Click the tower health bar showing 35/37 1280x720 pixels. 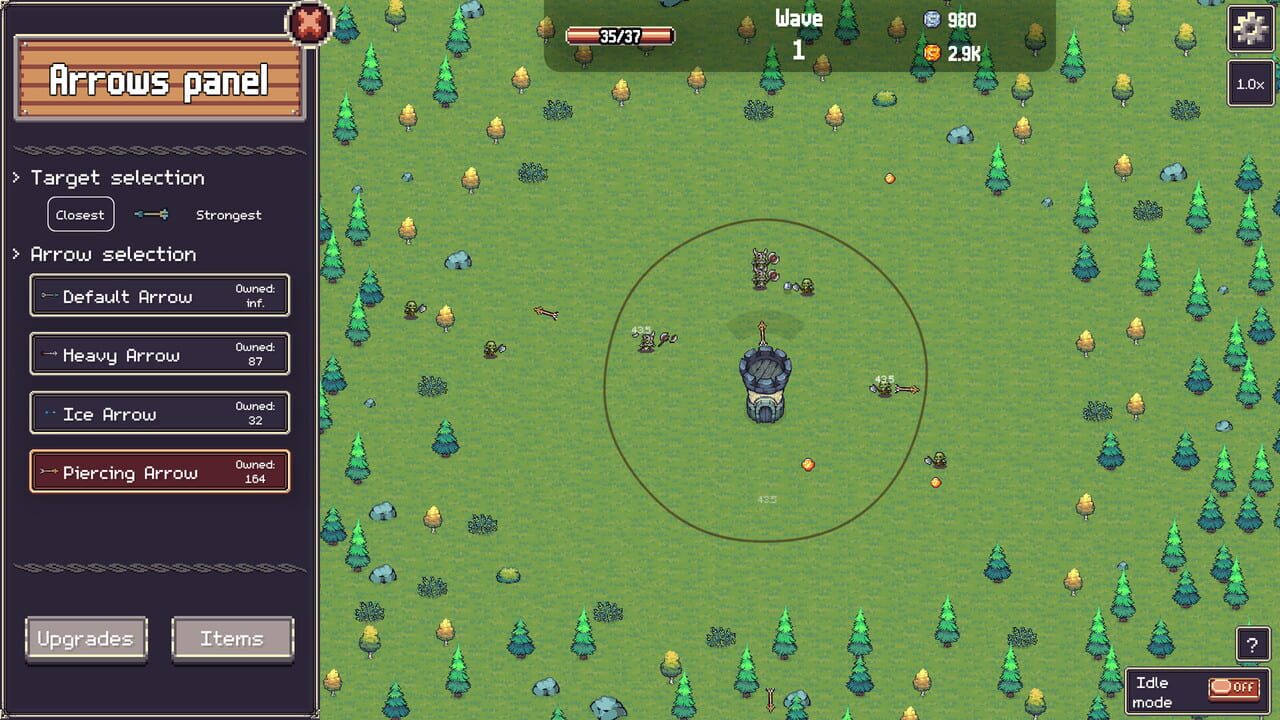tap(618, 35)
